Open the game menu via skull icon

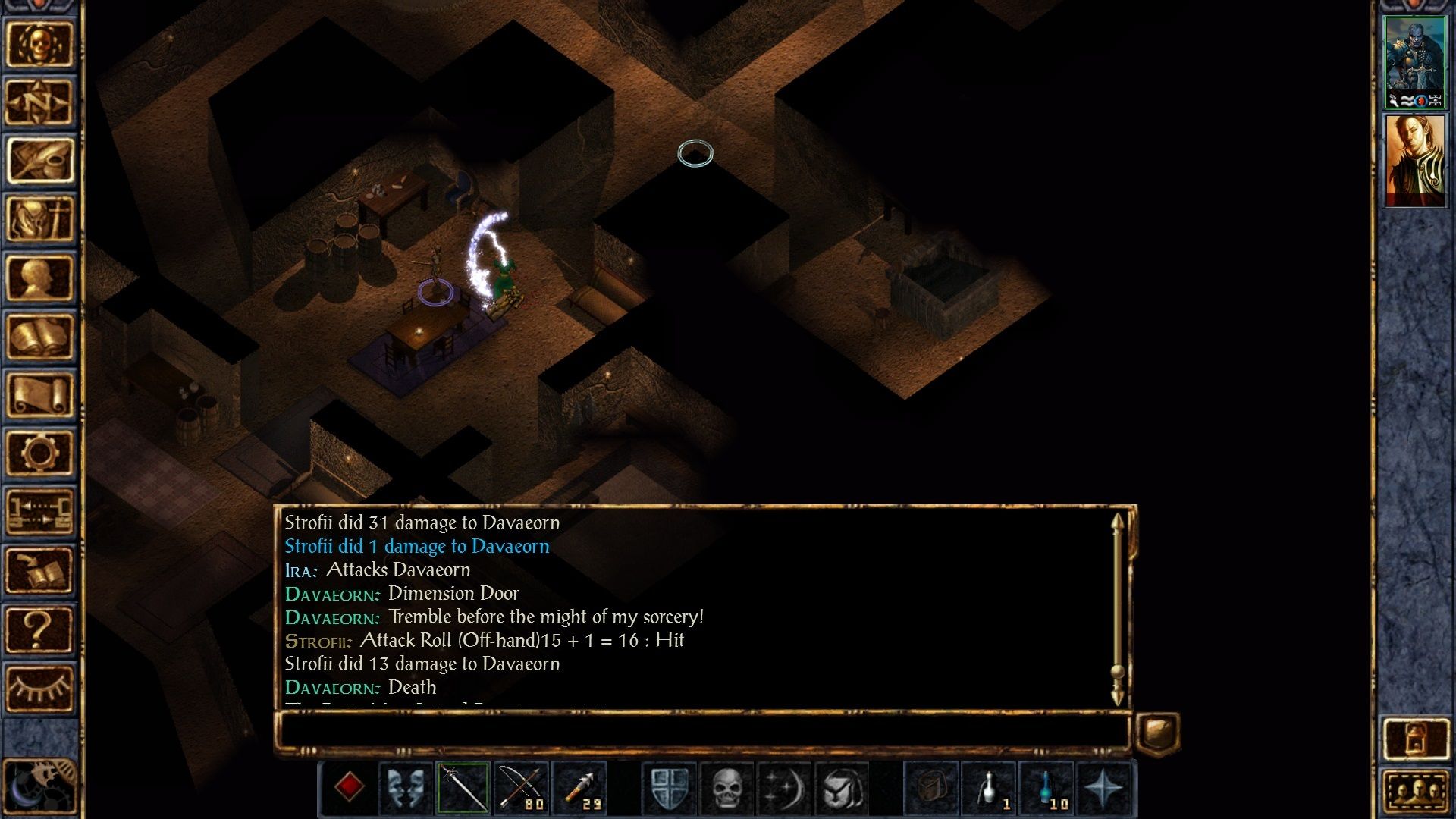42,43
